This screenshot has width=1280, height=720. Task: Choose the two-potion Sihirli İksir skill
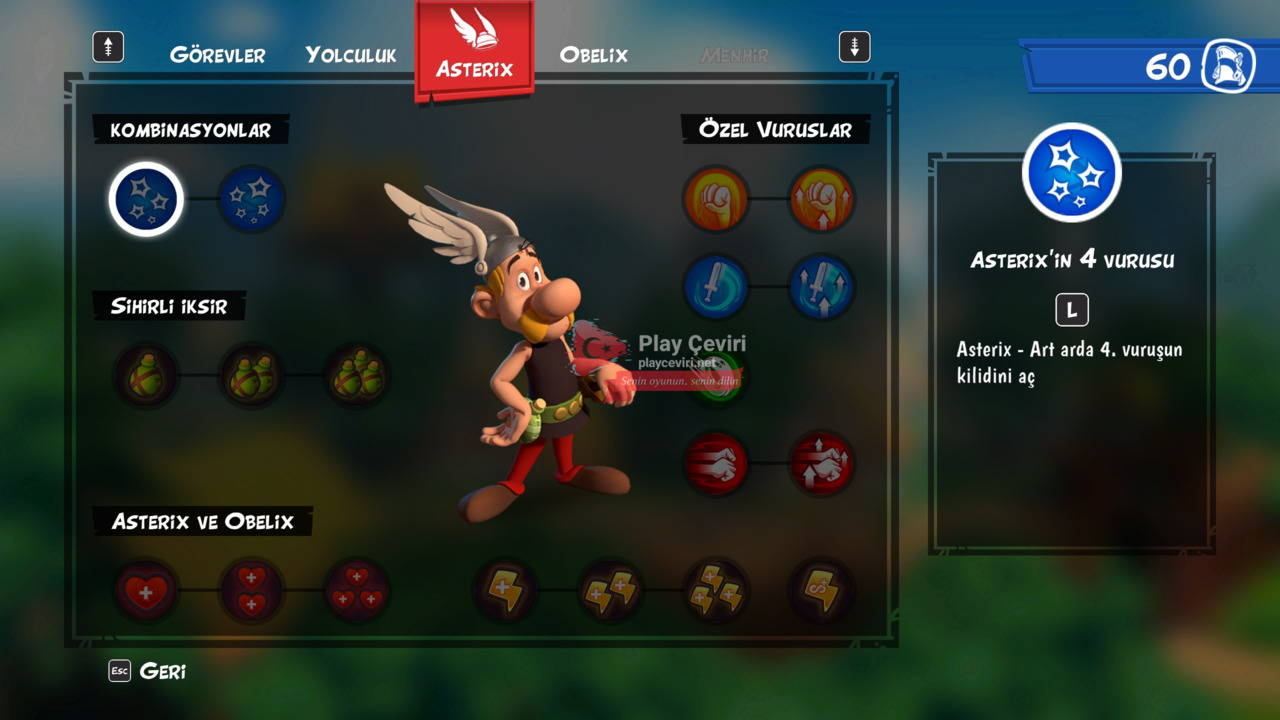tap(252, 376)
